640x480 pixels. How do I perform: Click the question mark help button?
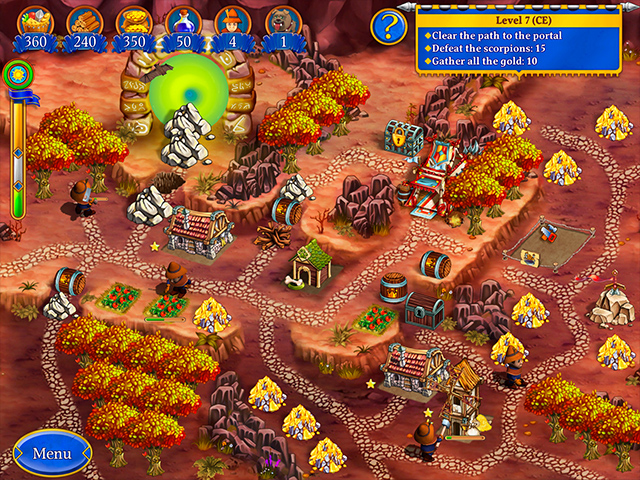tap(387, 28)
